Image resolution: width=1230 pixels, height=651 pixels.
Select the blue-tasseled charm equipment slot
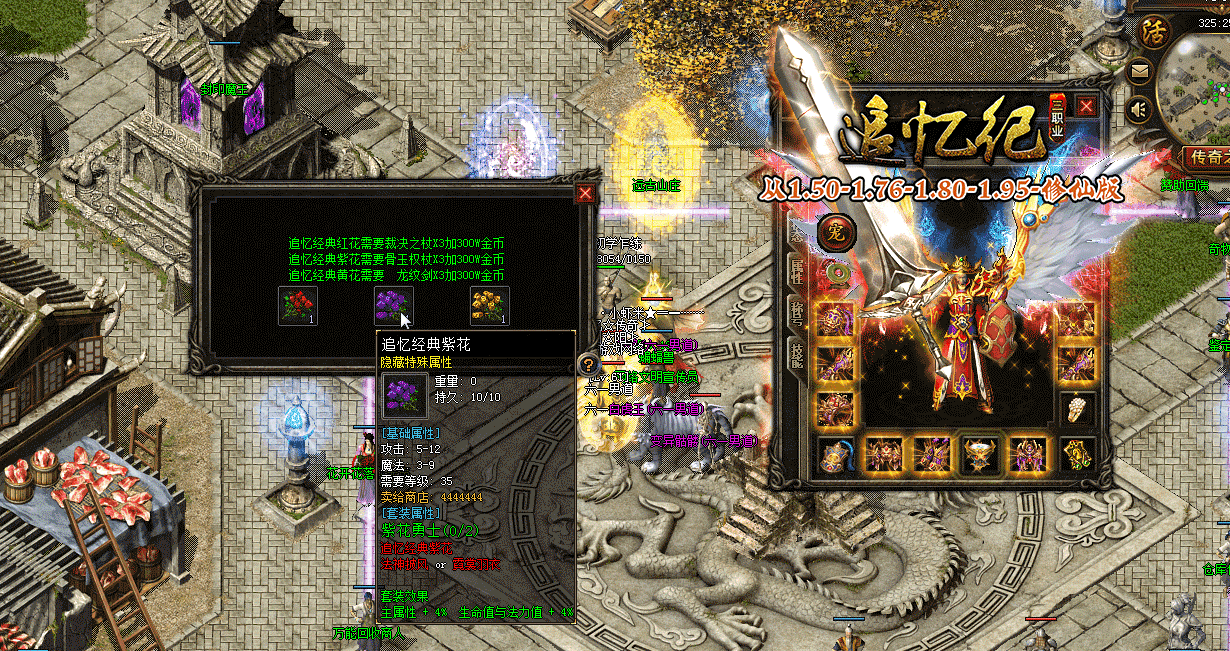click(834, 455)
